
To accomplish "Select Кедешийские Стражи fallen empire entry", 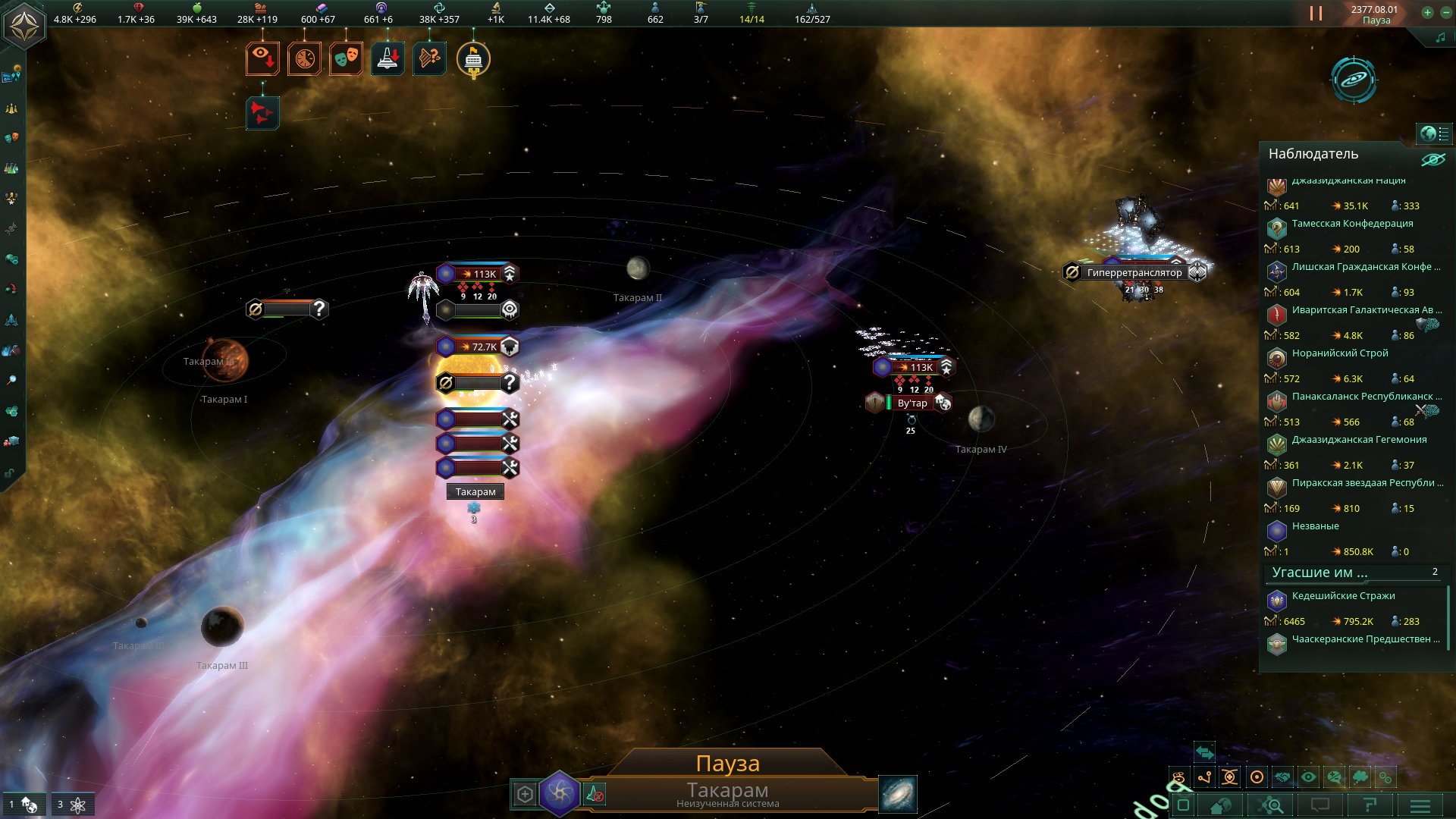I will click(x=1343, y=596).
